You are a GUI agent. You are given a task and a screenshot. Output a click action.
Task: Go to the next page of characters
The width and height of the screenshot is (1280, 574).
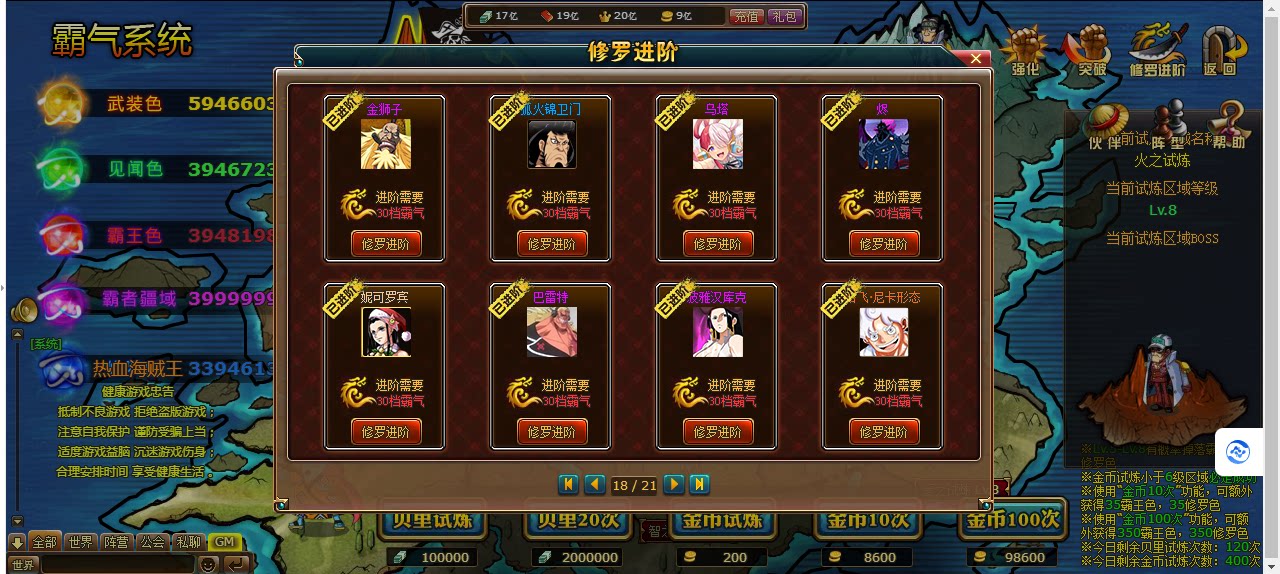(674, 485)
